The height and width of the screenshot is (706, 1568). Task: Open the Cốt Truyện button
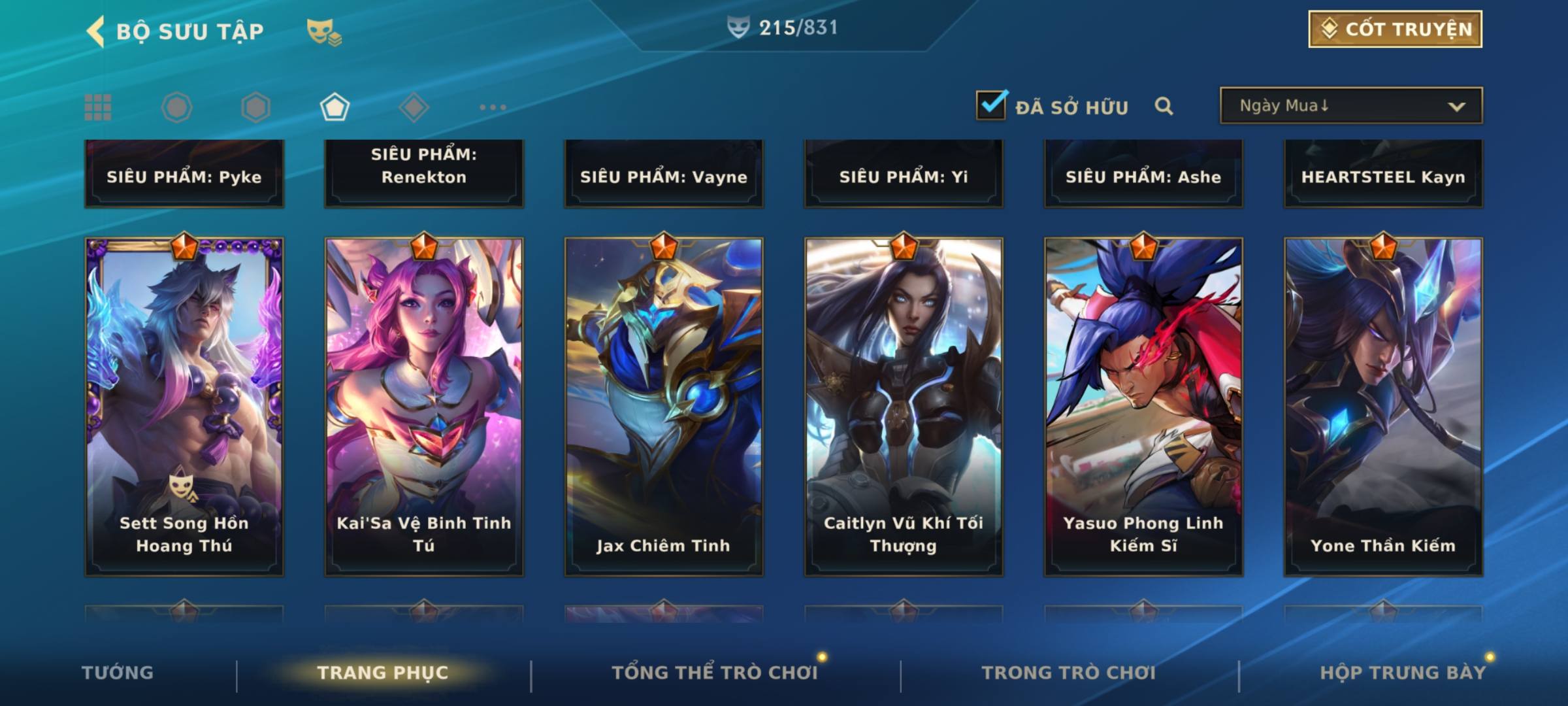[1395, 29]
